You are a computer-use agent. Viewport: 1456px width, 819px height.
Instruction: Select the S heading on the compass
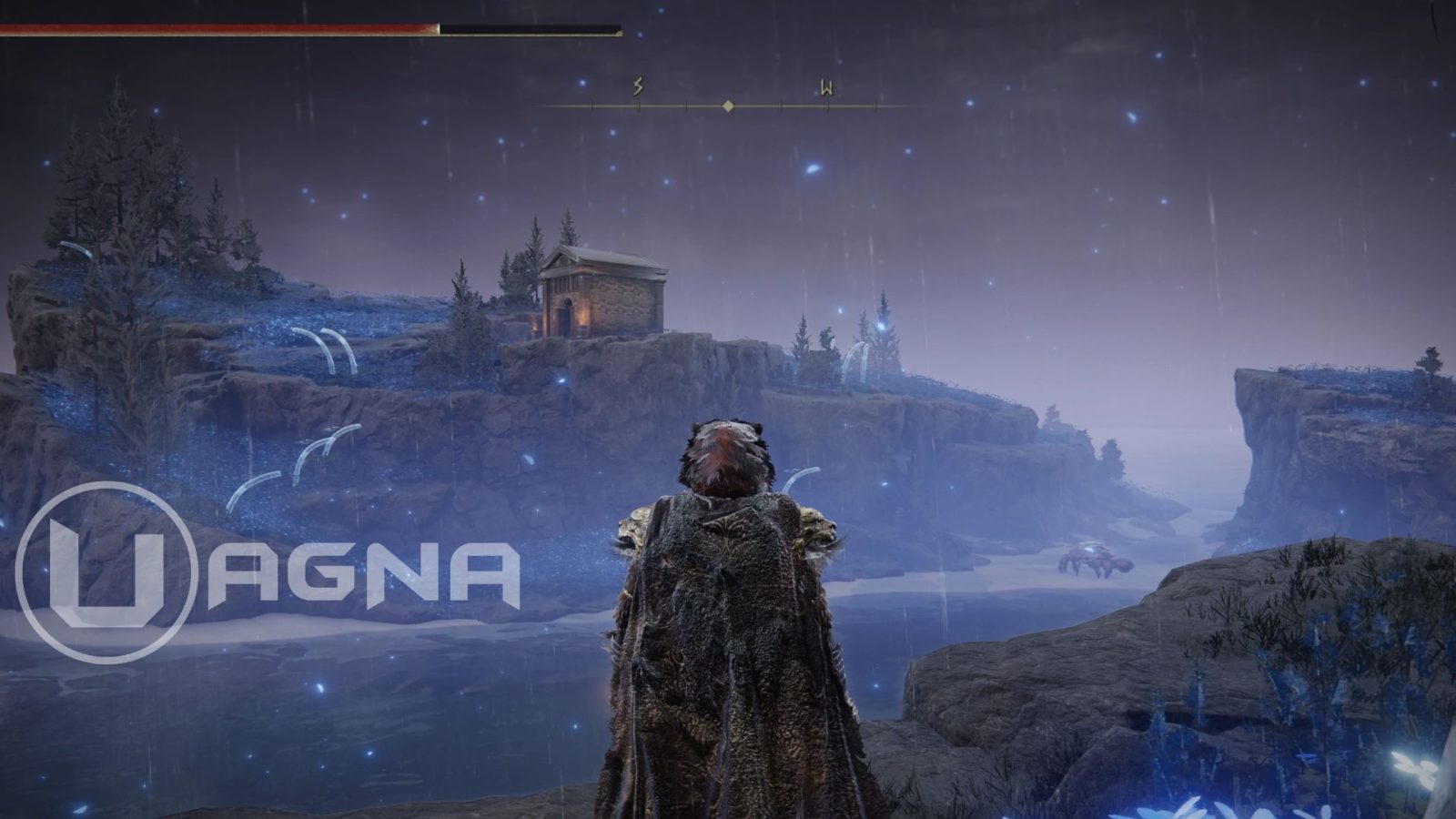pos(638,87)
